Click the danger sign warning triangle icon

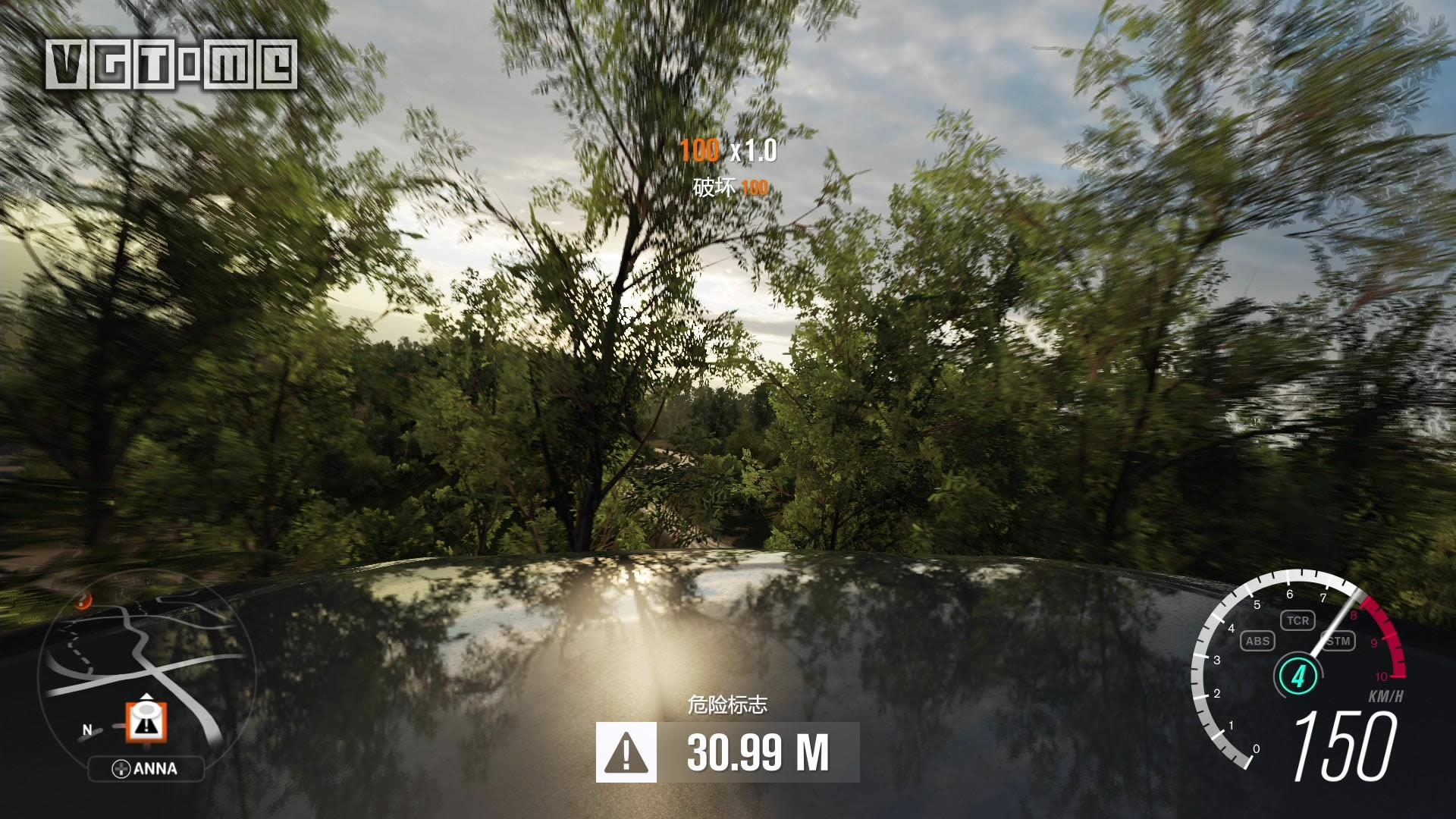click(626, 752)
